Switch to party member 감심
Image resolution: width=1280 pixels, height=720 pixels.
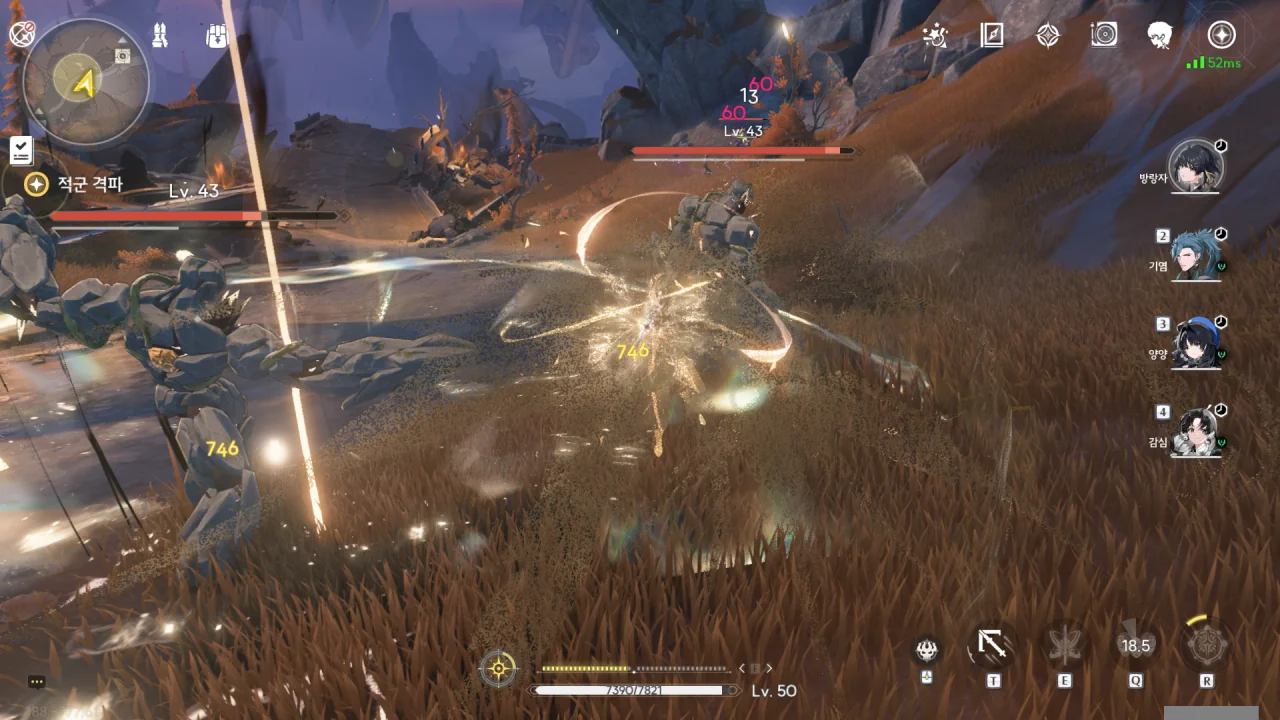[x=1196, y=432]
